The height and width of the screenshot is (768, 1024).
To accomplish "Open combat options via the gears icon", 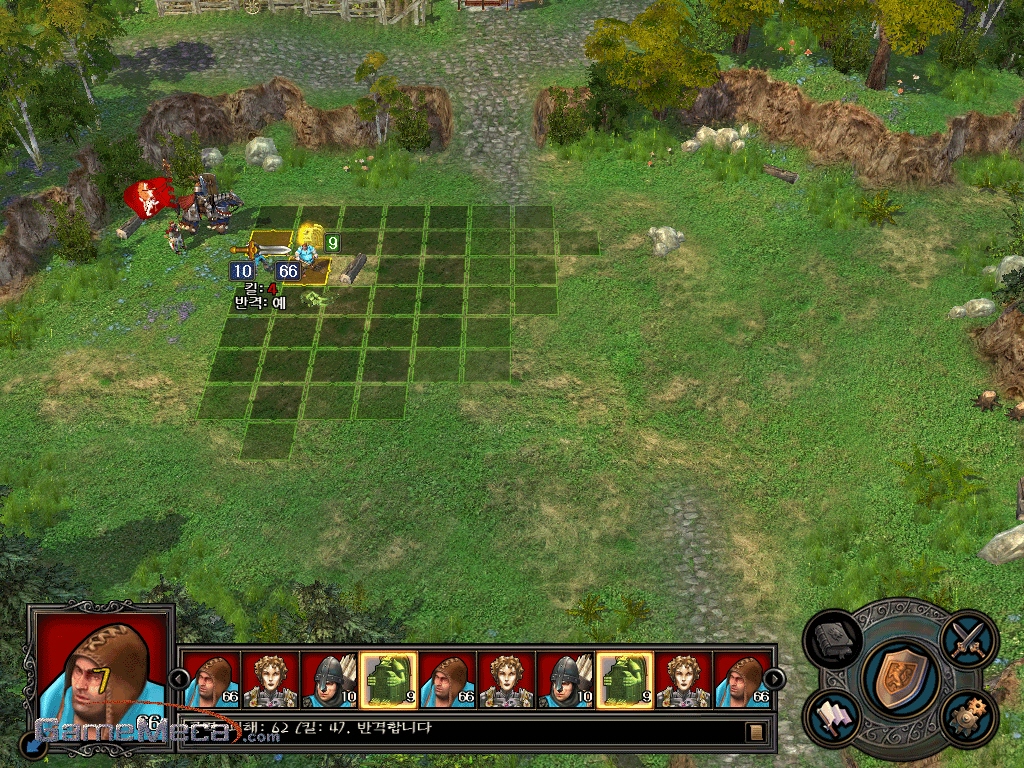I will [x=968, y=718].
